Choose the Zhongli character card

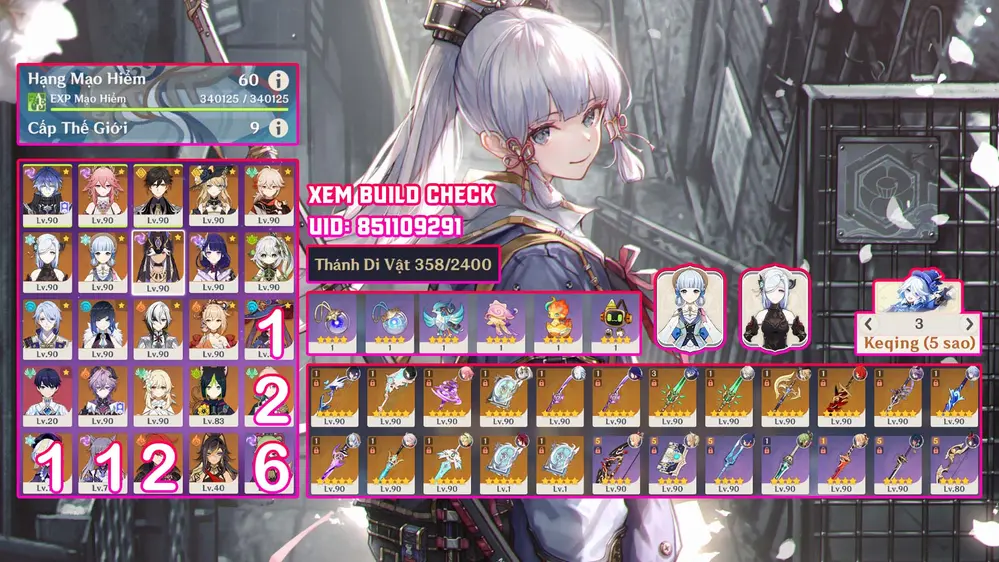click(158, 193)
